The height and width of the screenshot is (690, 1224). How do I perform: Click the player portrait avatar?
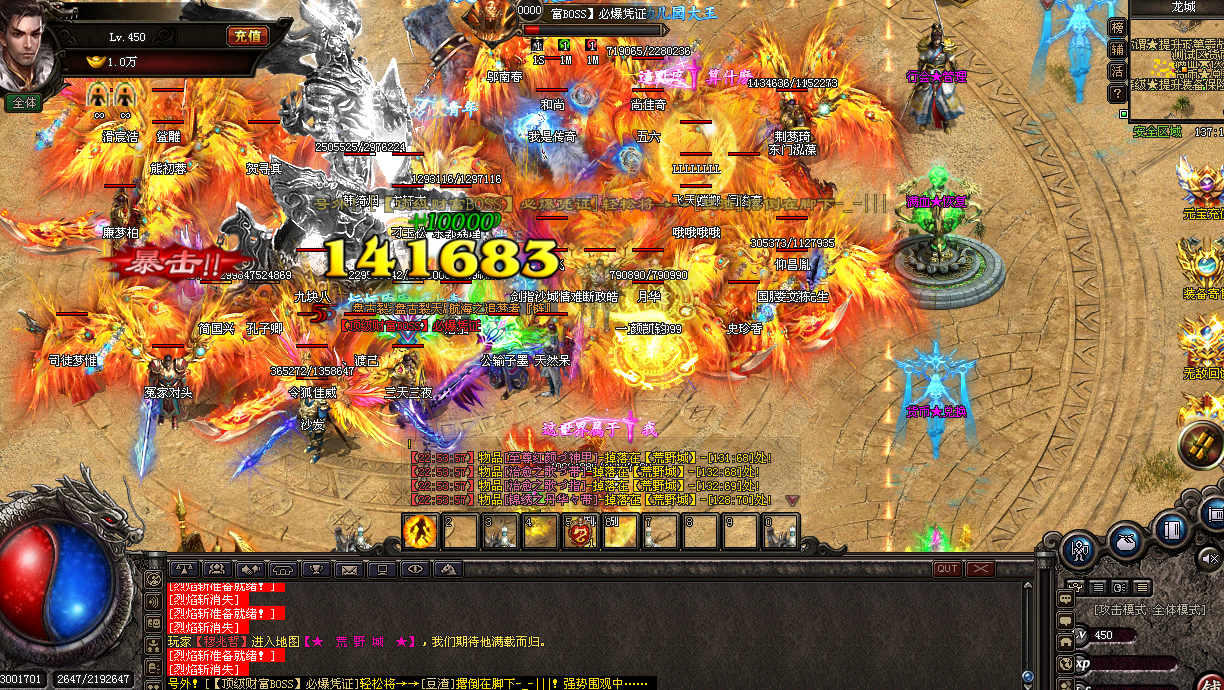point(27,47)
